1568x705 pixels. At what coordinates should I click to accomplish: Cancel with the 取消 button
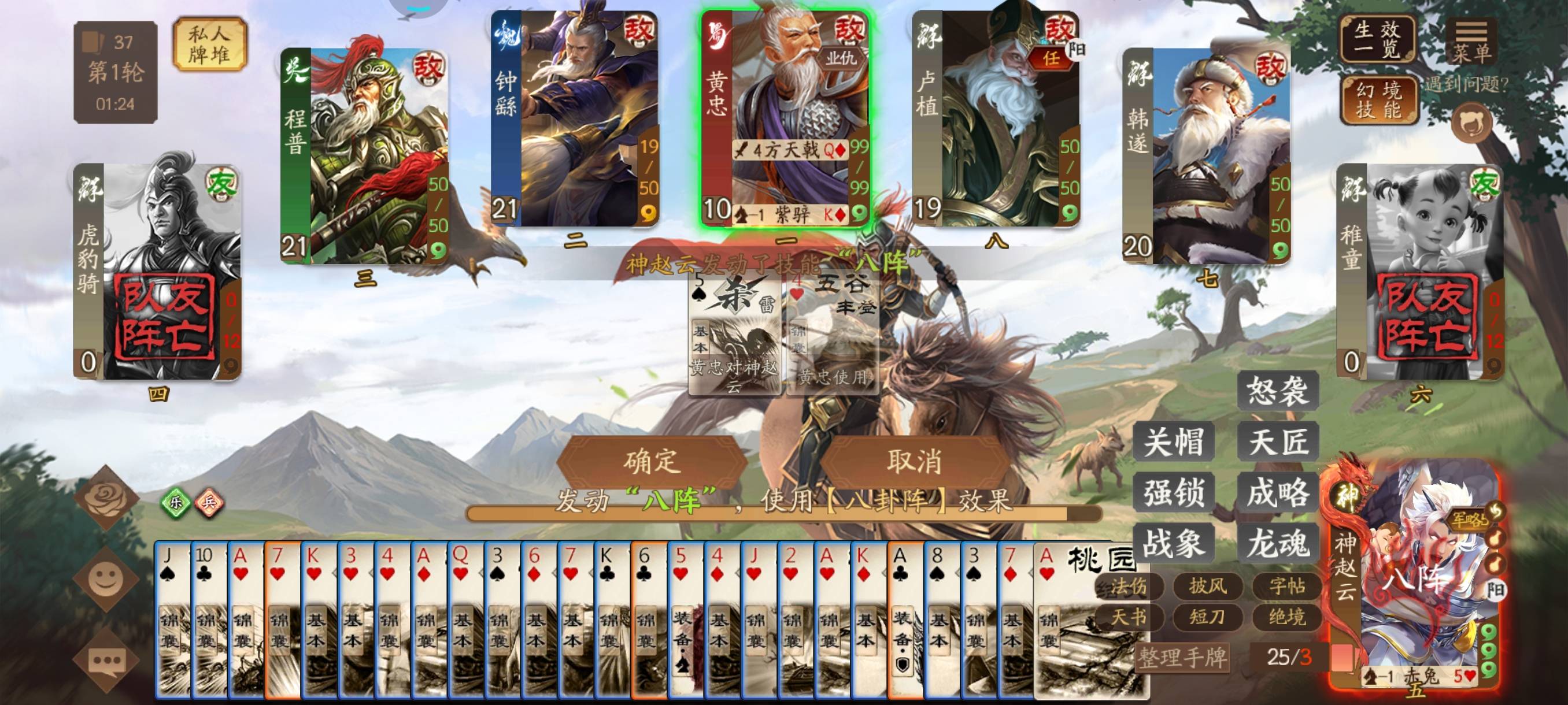click(914, 461)
